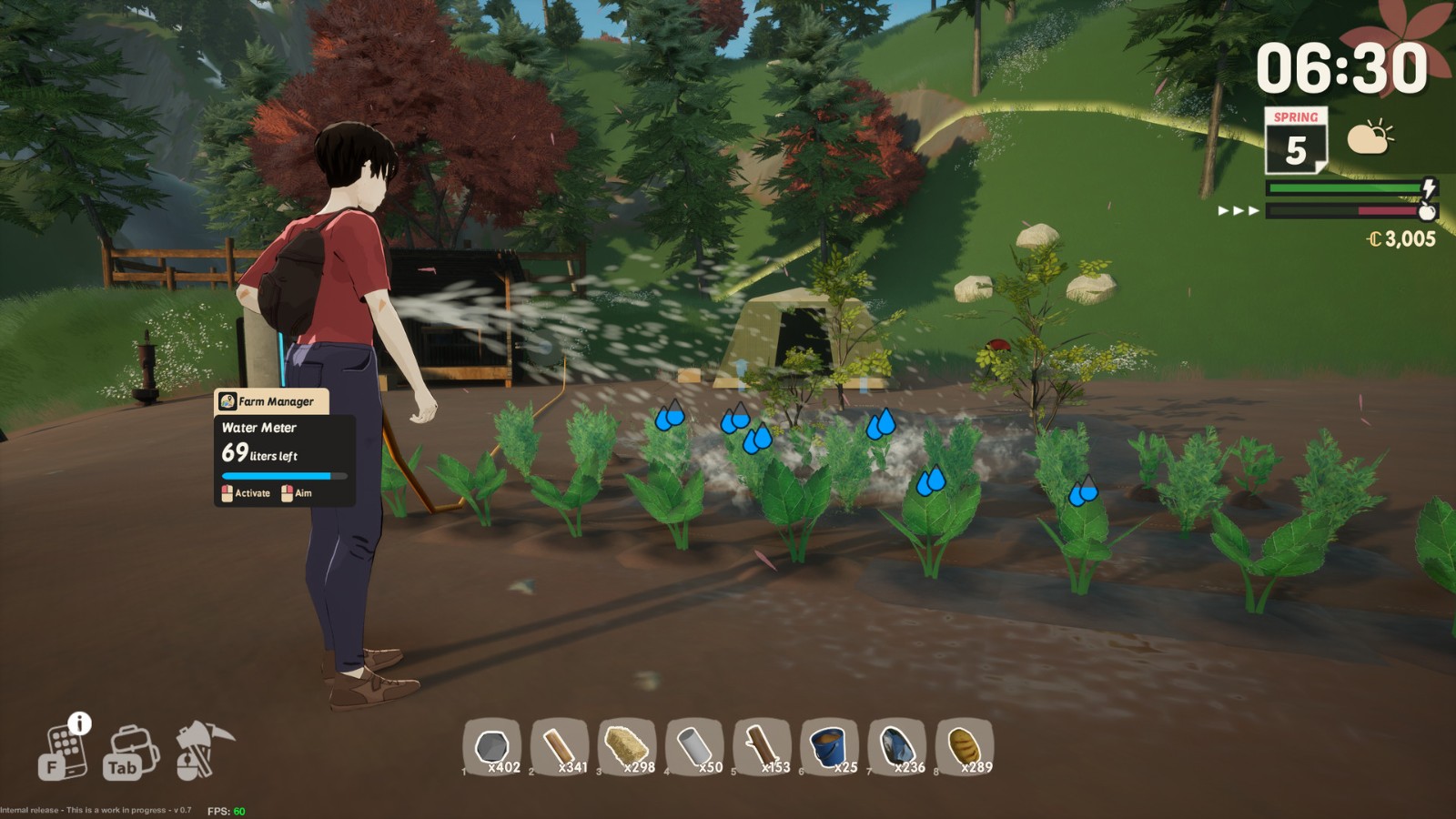The height and width of the screenshot is (819, 1456).
Task: Pick the white cylinder item slot
Action: (694, 747)
